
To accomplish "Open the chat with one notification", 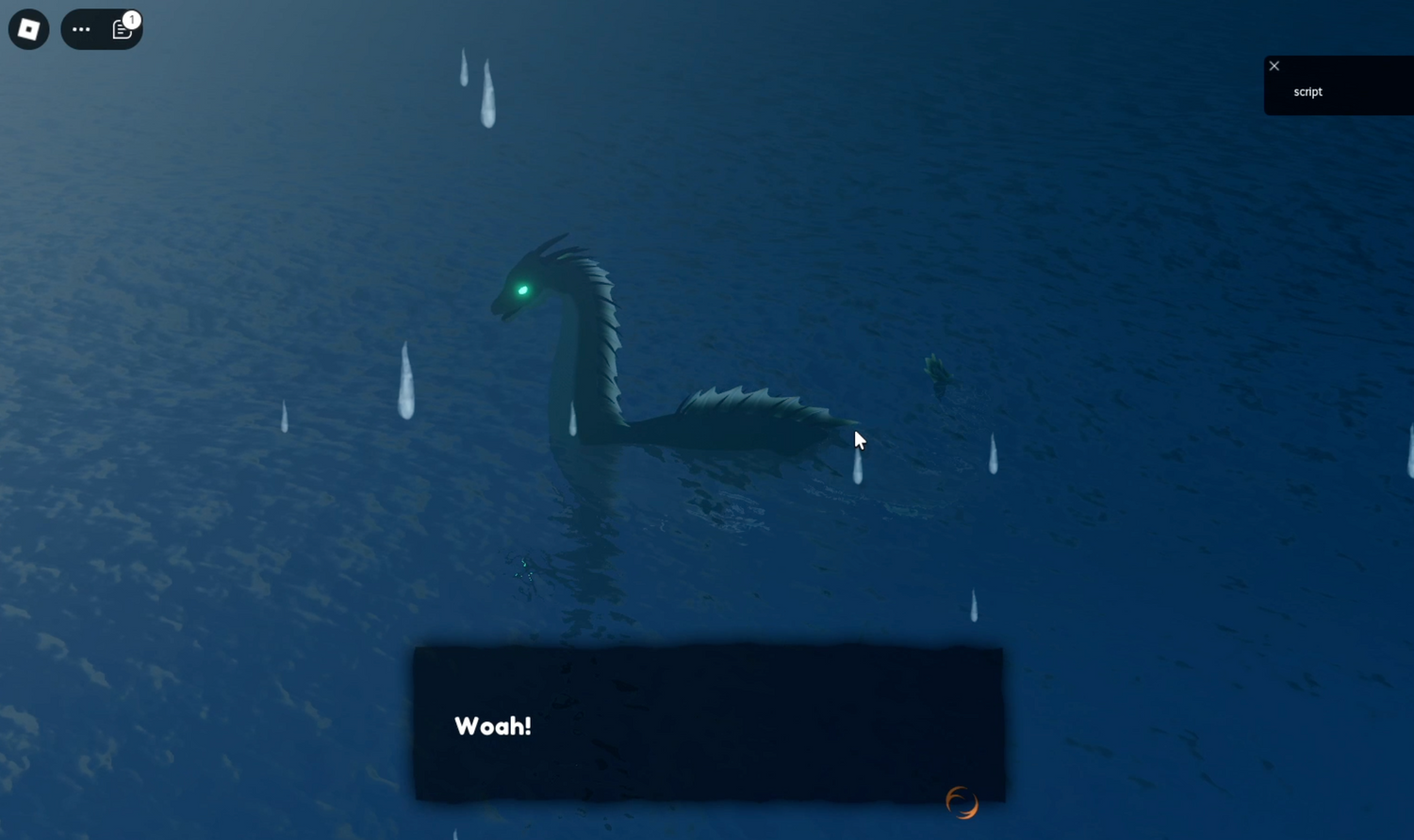I will click(123, 29).
